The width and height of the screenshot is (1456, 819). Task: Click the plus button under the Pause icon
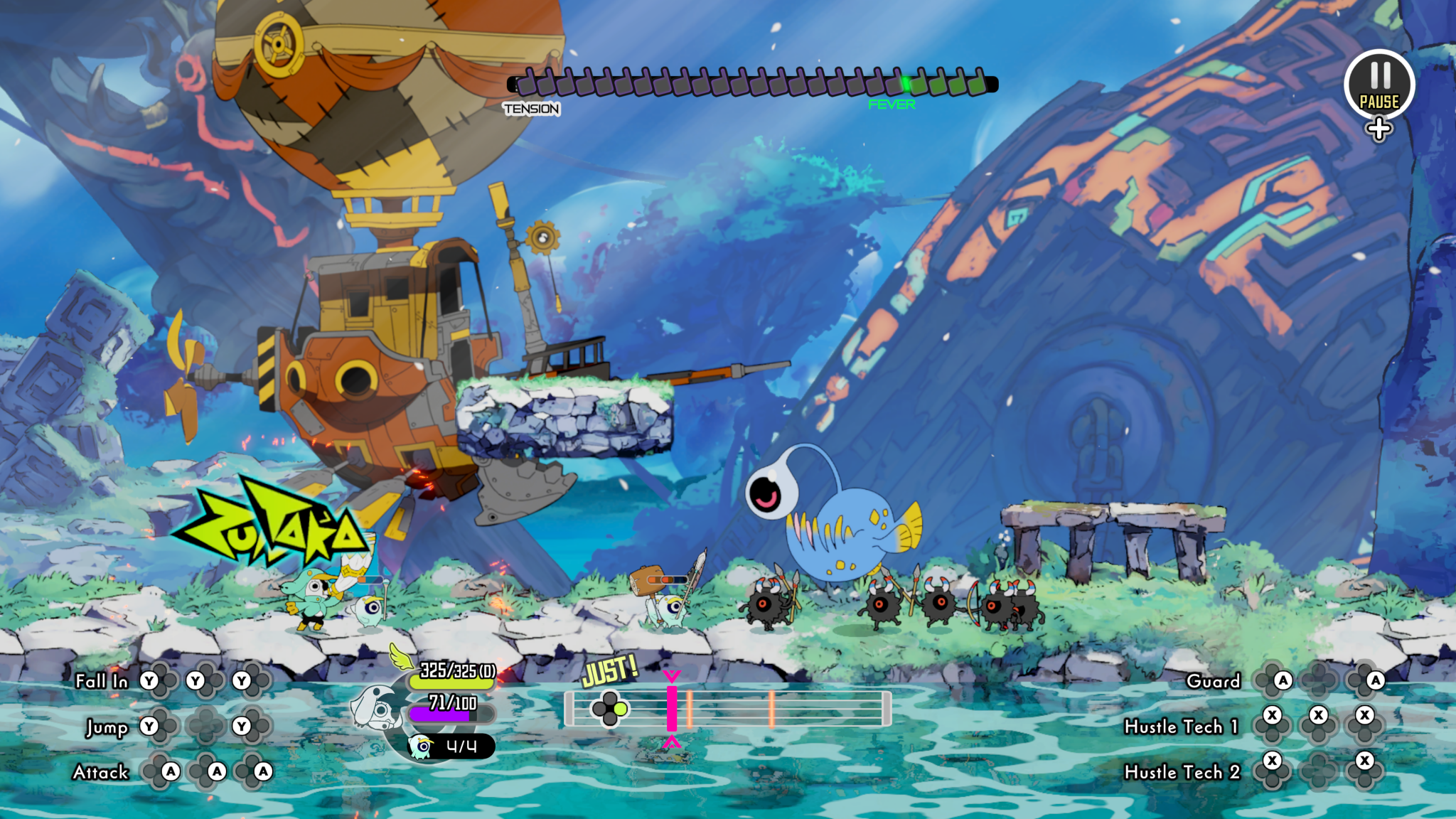pos(1379,129)
